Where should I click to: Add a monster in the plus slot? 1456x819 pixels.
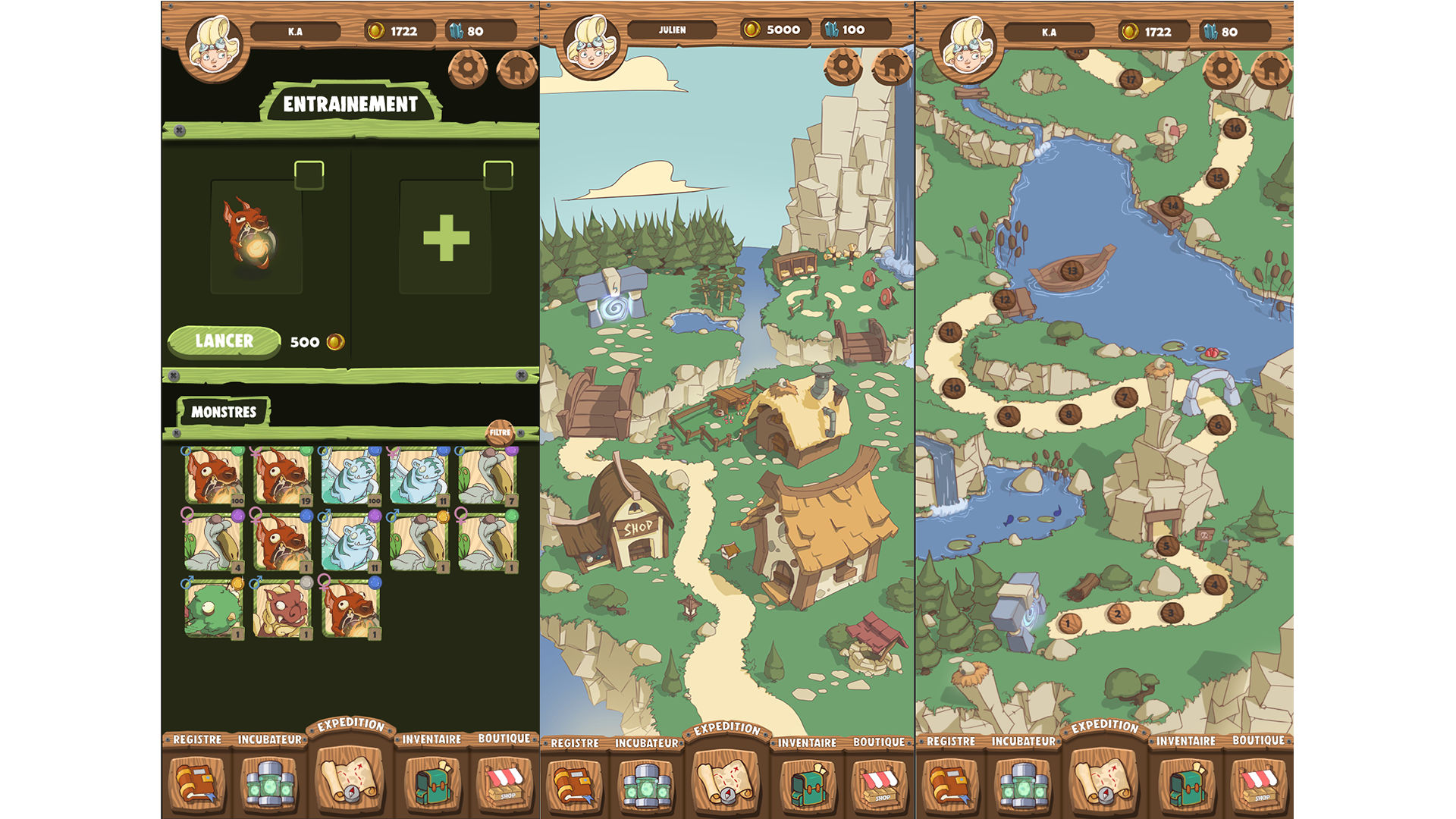point(446,237)
